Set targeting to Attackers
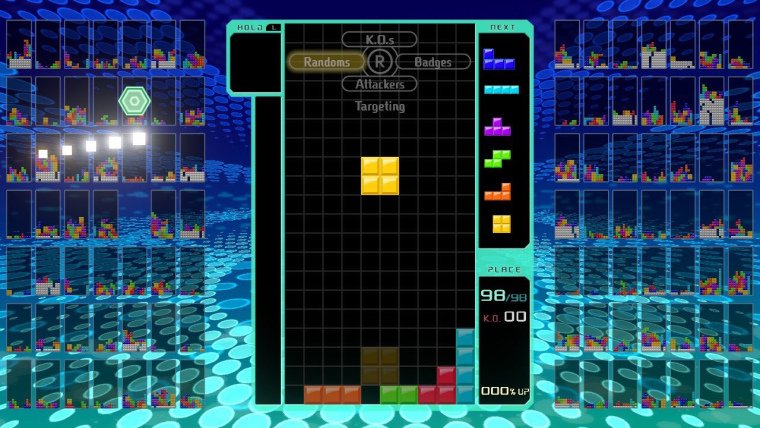This screenshot has width=760, height=428. [x=379, y=84]
